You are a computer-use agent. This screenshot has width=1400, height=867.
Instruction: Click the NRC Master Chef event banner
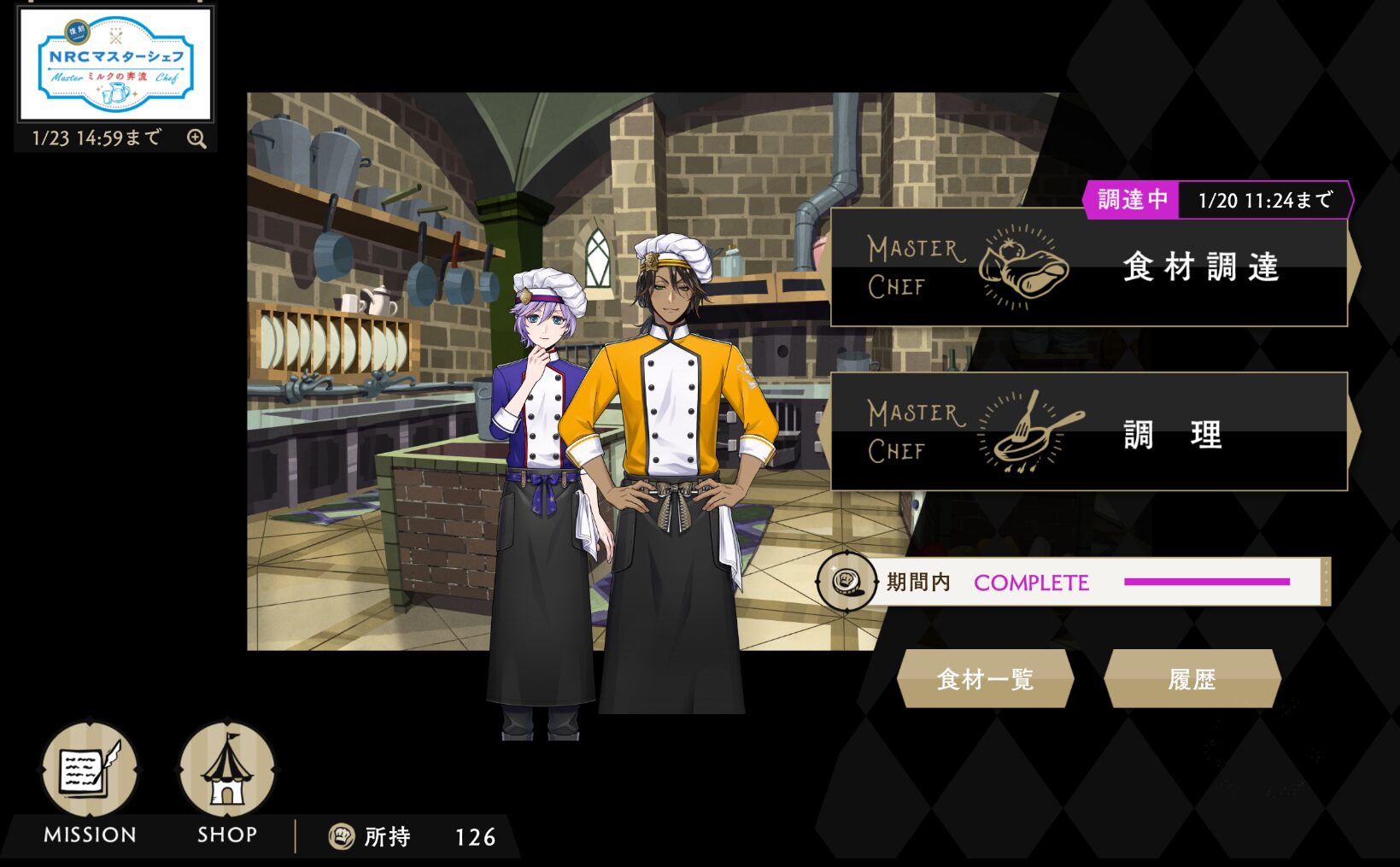point(115,65)
